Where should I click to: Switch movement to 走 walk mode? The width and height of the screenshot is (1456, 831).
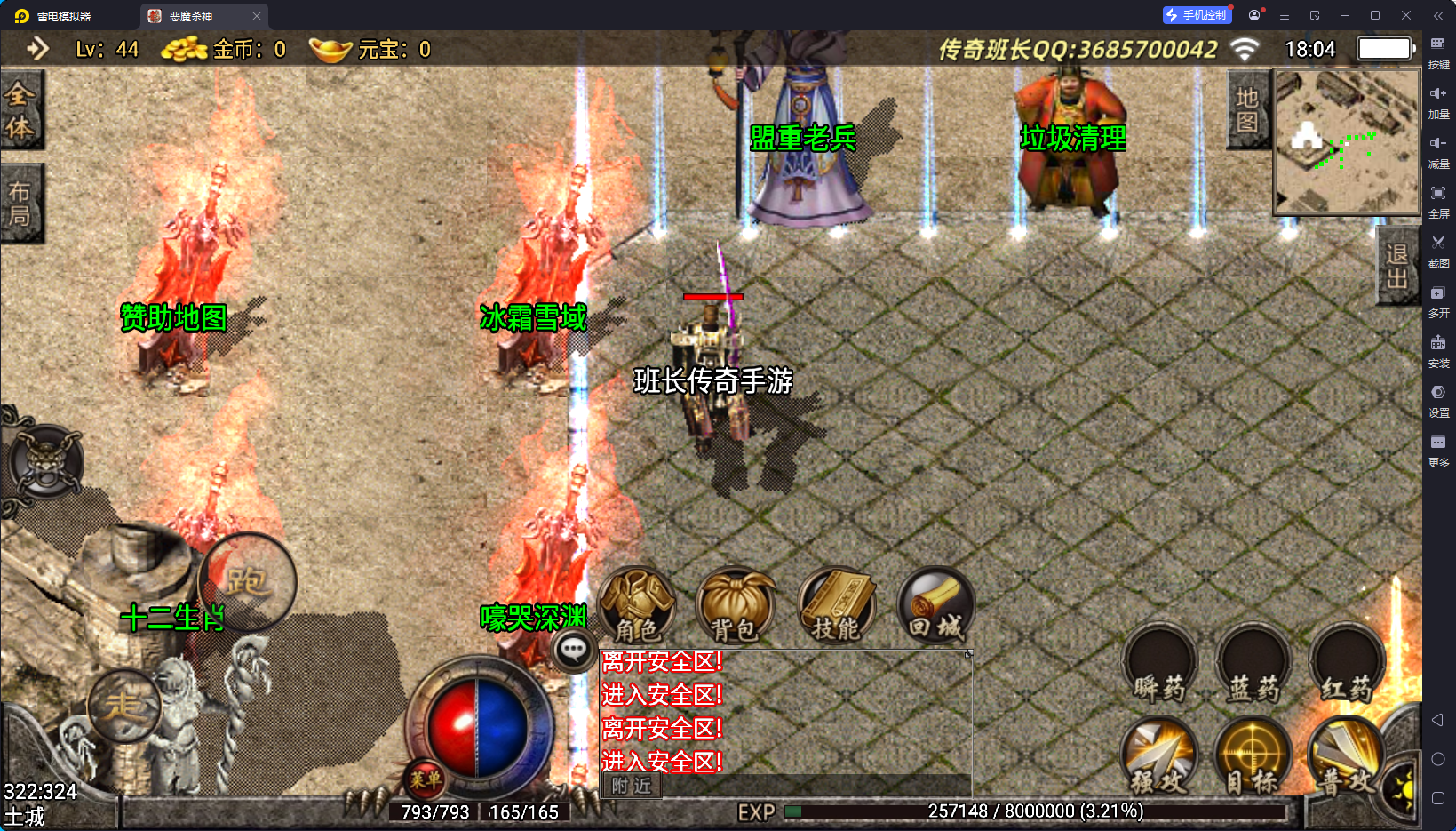[x=123, y=706]
